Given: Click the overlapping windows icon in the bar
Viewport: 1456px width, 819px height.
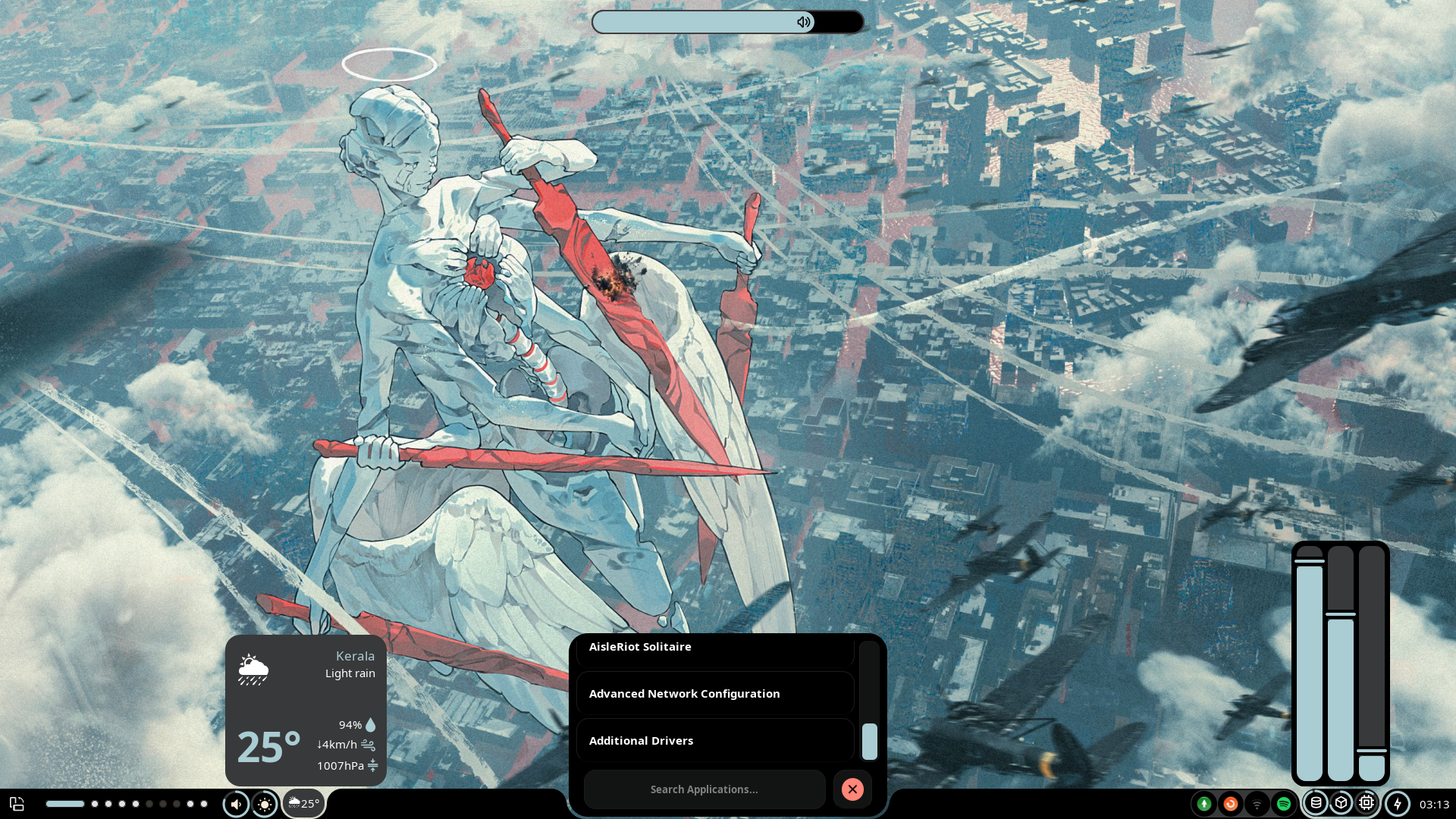Looking at the screenshot, I should (17, 804).
